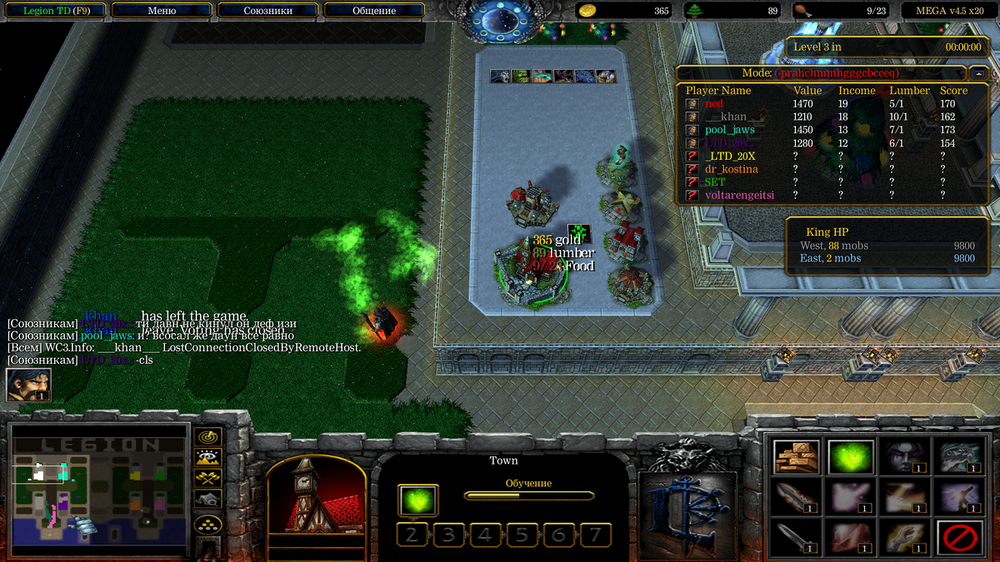Open the formation toggle button beside minimap
This screenshot has width=1000, height=562.
(x=209, y=523)
